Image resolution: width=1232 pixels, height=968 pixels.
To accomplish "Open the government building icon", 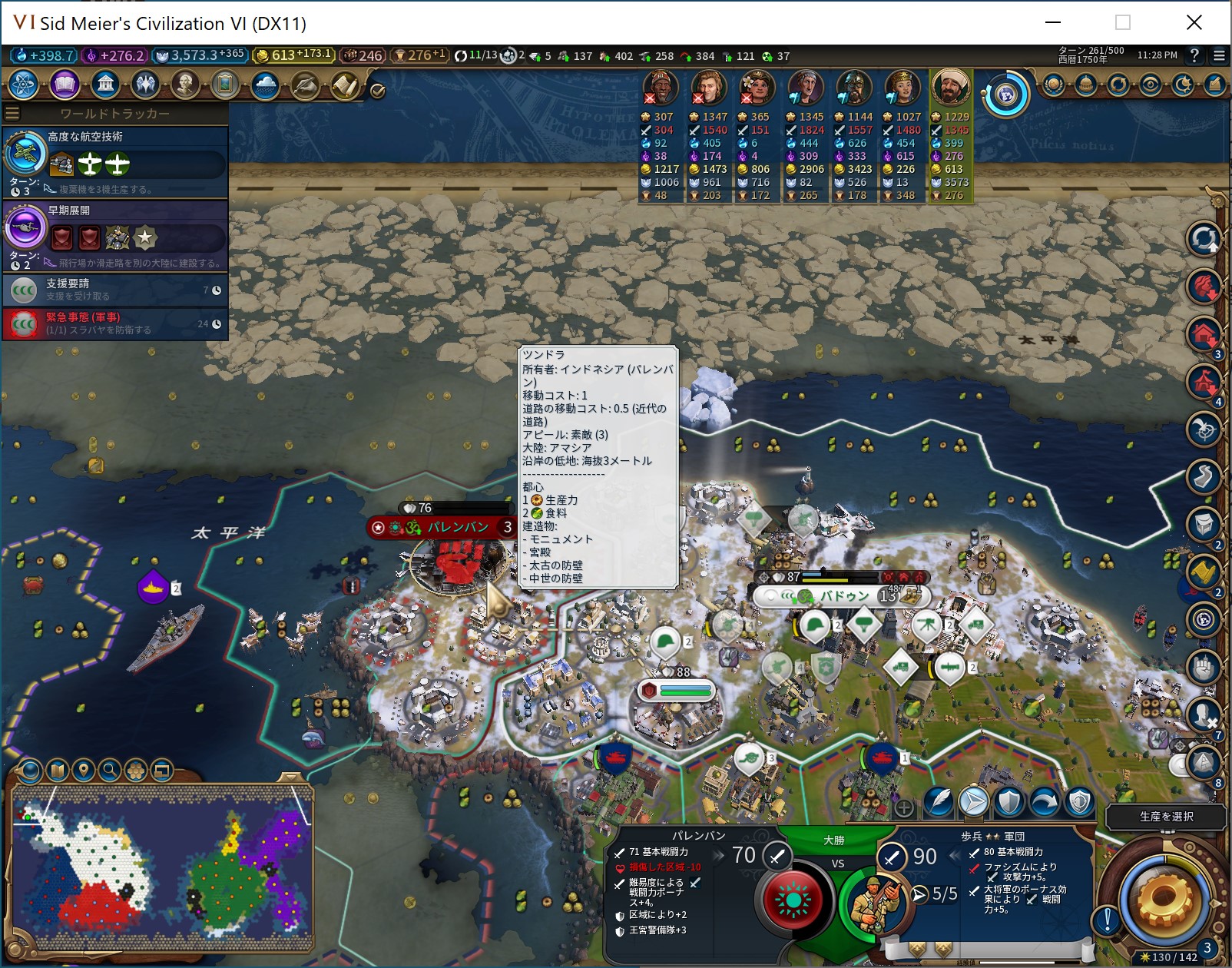I will coord(105,84).
